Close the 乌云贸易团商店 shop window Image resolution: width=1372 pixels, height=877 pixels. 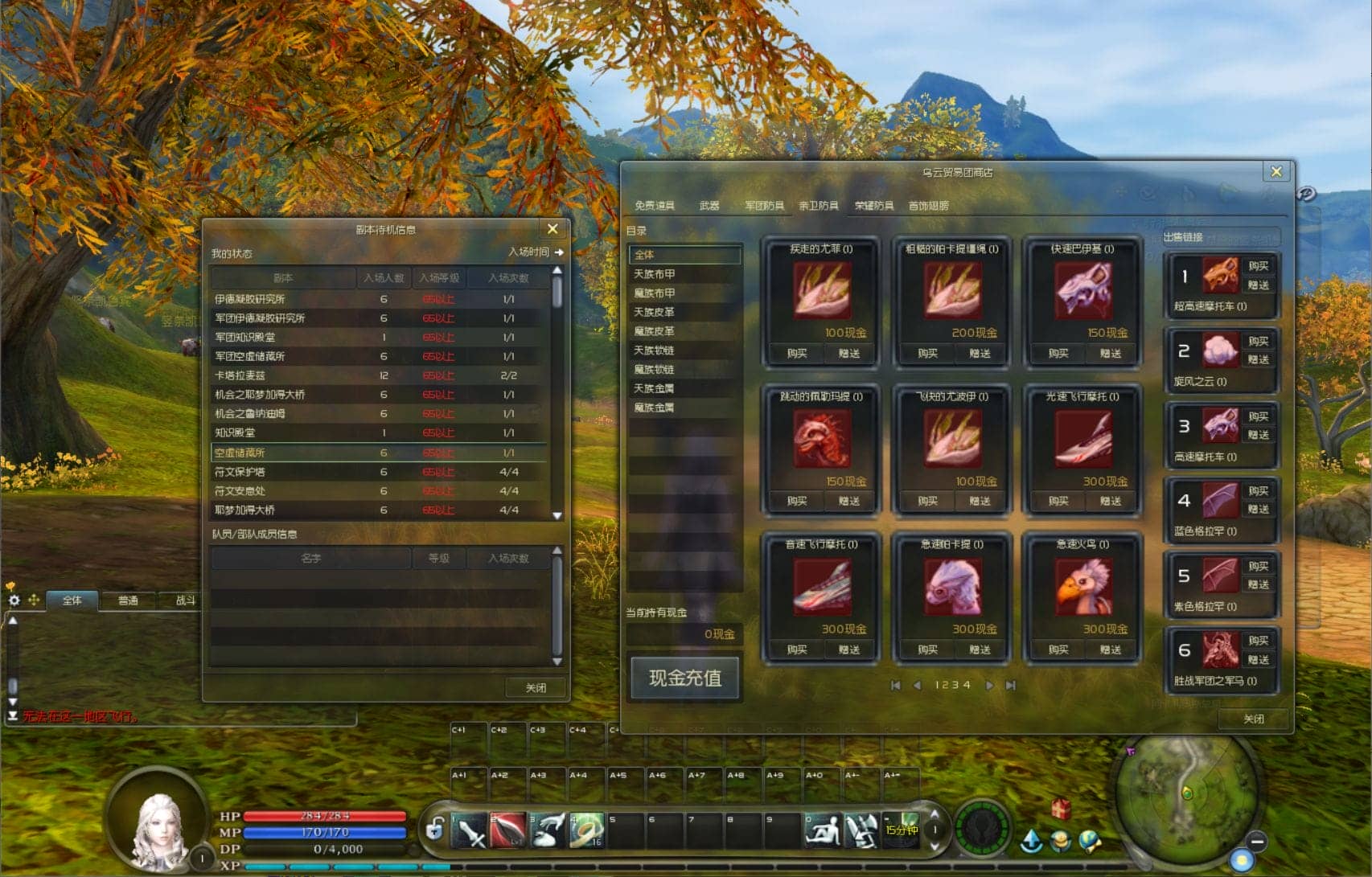click(x=1275, y=172)
